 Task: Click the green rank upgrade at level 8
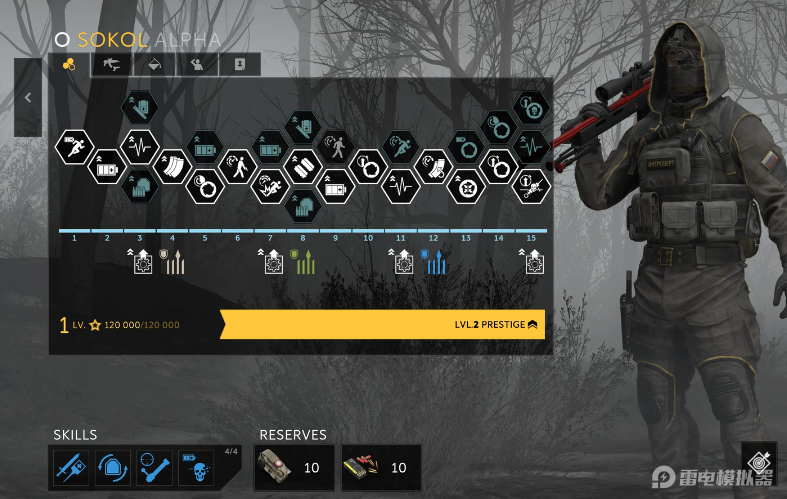coord(301,262)
